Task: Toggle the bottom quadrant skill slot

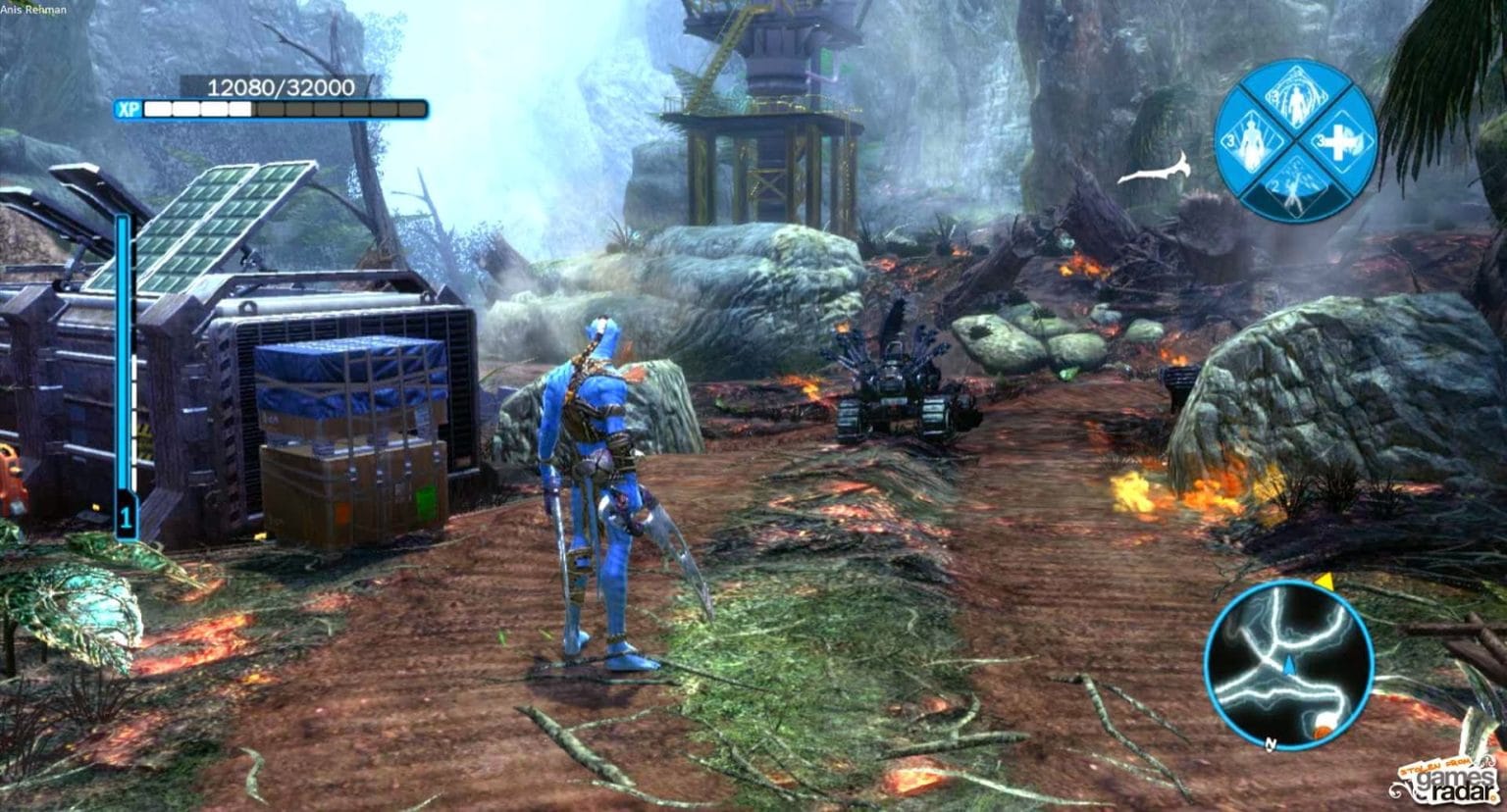Action: pos(1293,186)
